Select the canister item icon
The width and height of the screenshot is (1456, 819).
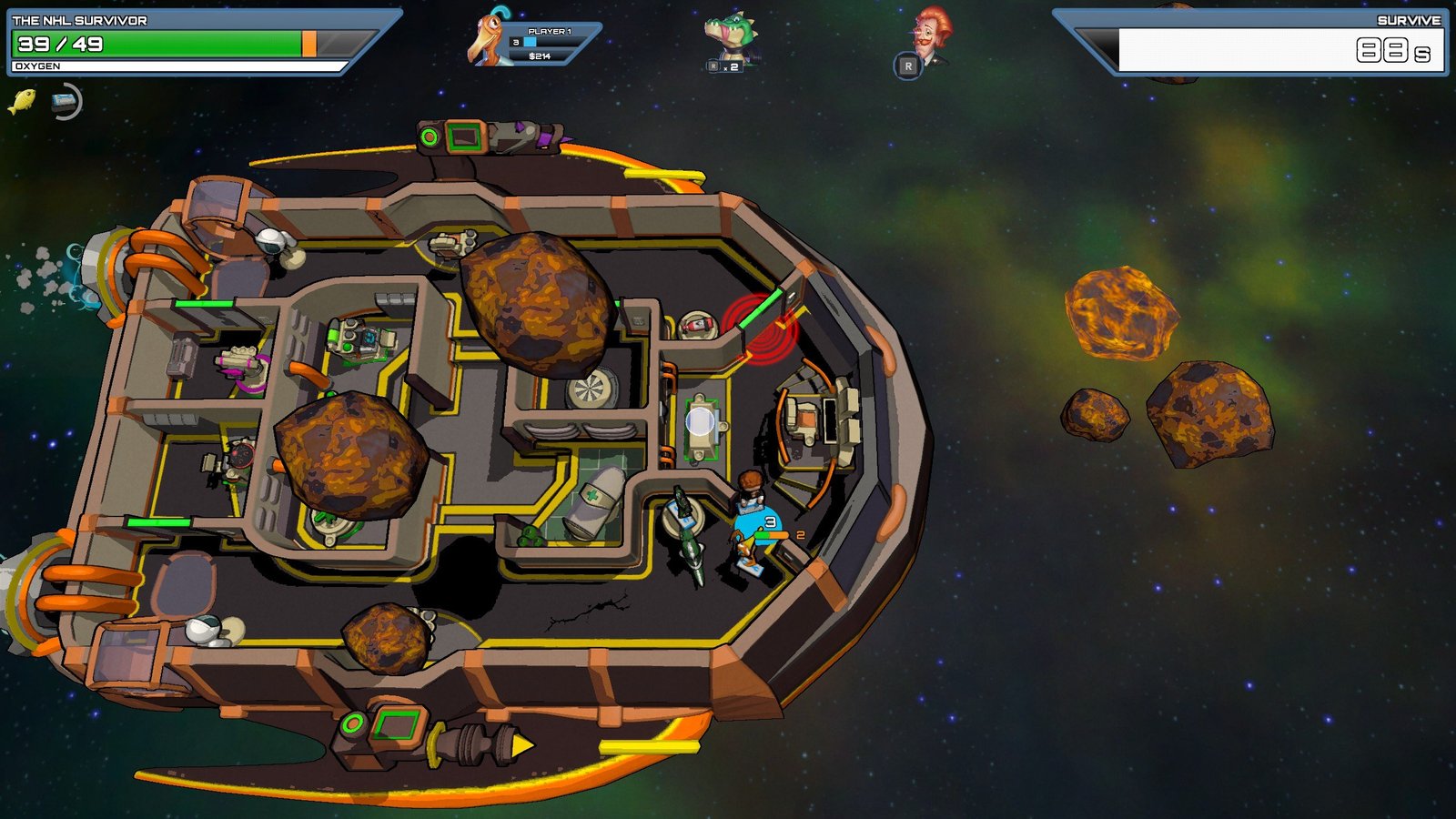pos(65,102)
